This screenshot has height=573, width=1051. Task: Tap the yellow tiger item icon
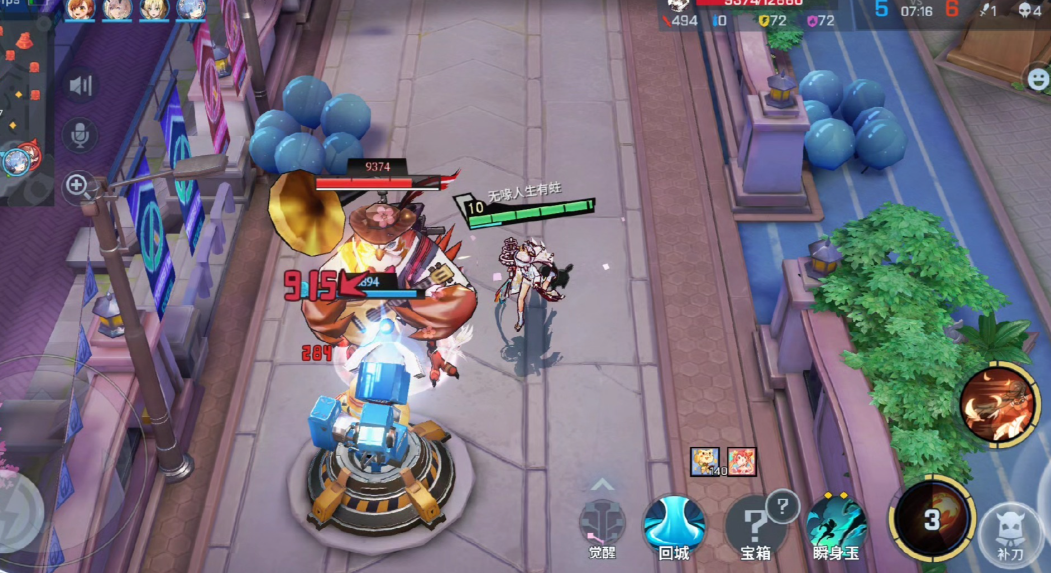tap(705, 461)
